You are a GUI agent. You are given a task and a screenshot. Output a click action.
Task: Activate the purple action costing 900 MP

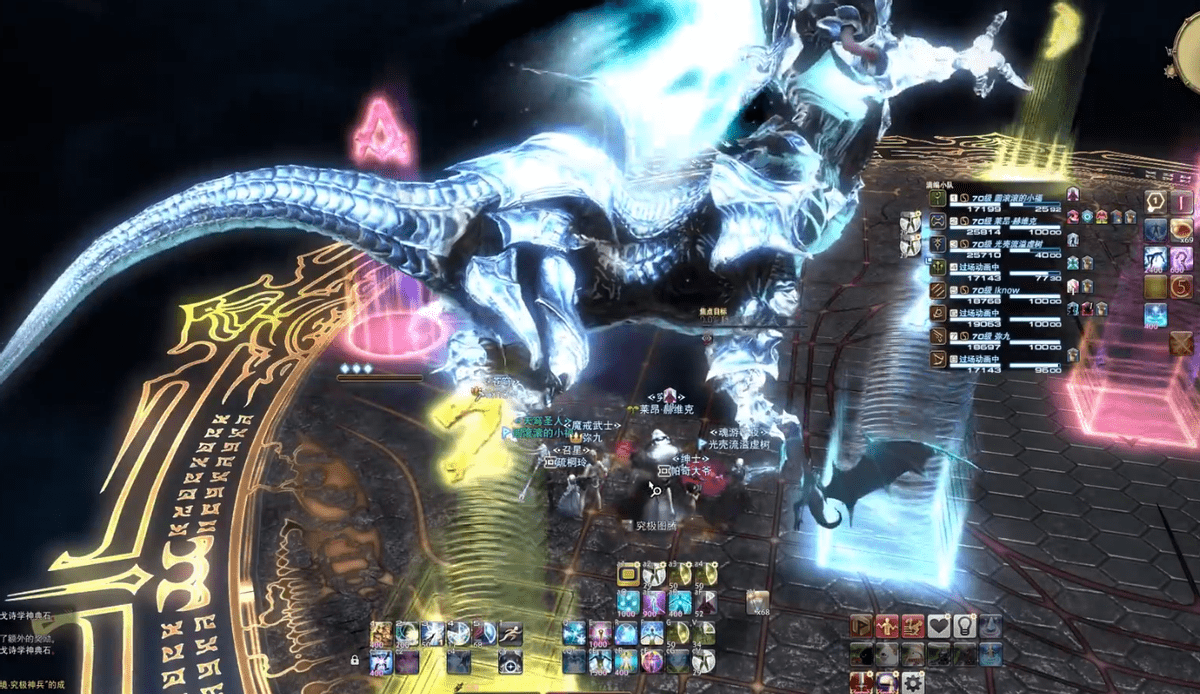[x=653, y=603]
